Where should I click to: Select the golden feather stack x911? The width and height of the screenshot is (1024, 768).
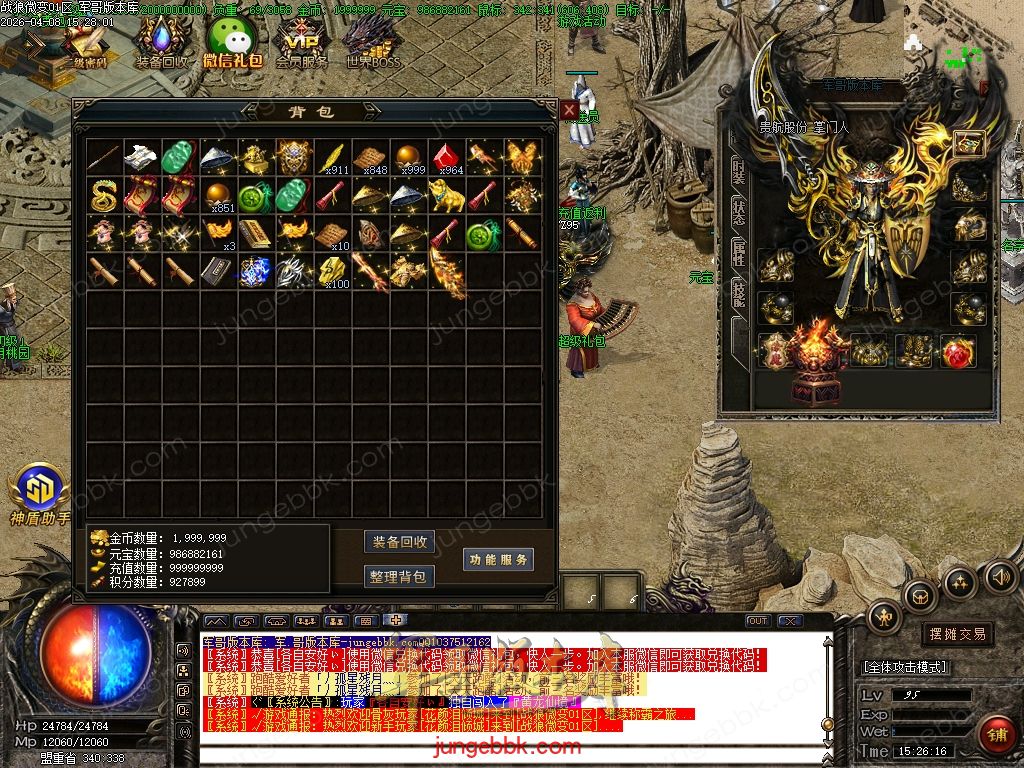[x=331, y=157]
